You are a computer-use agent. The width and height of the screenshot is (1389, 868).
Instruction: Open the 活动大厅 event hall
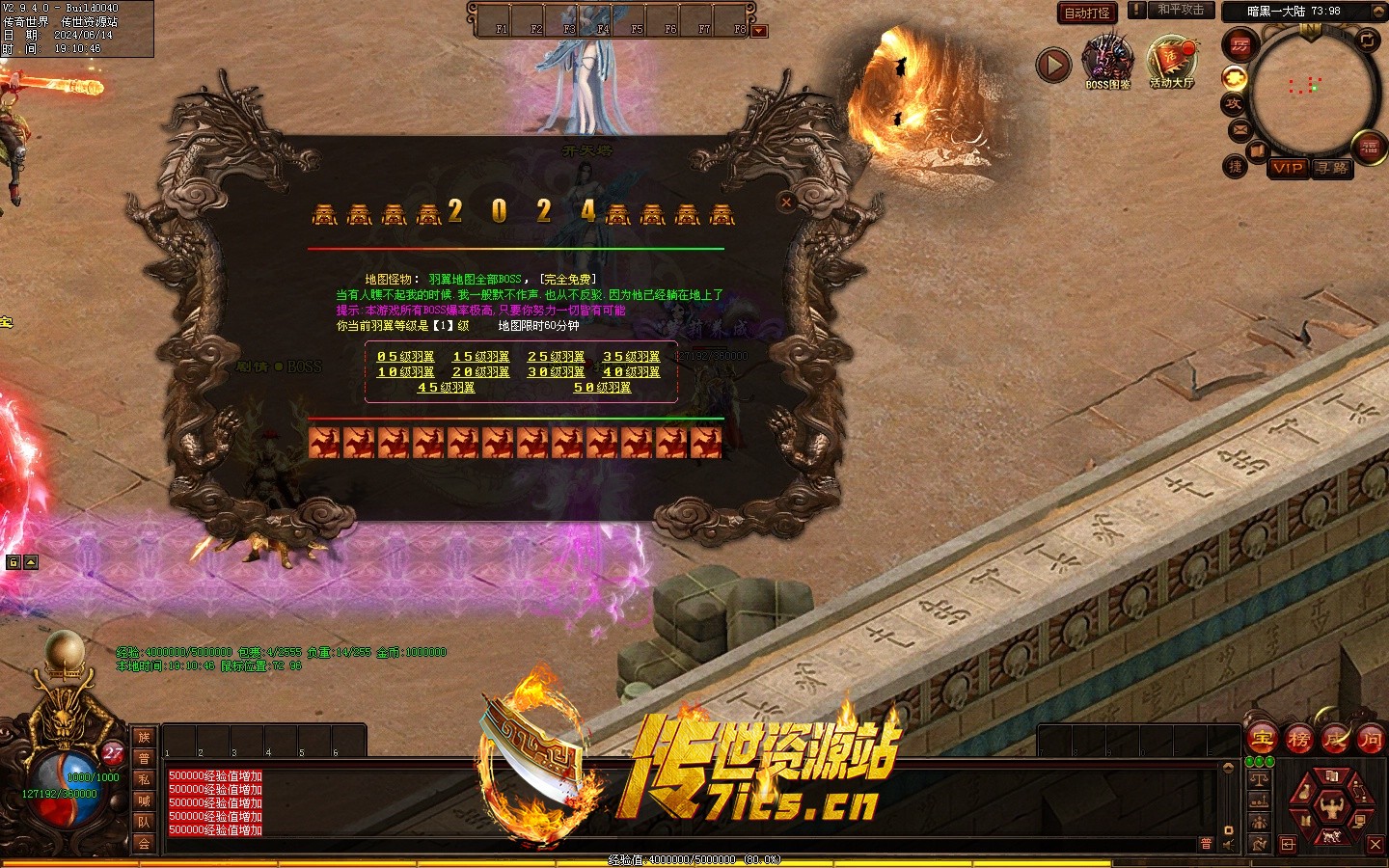pos(1171,62)
